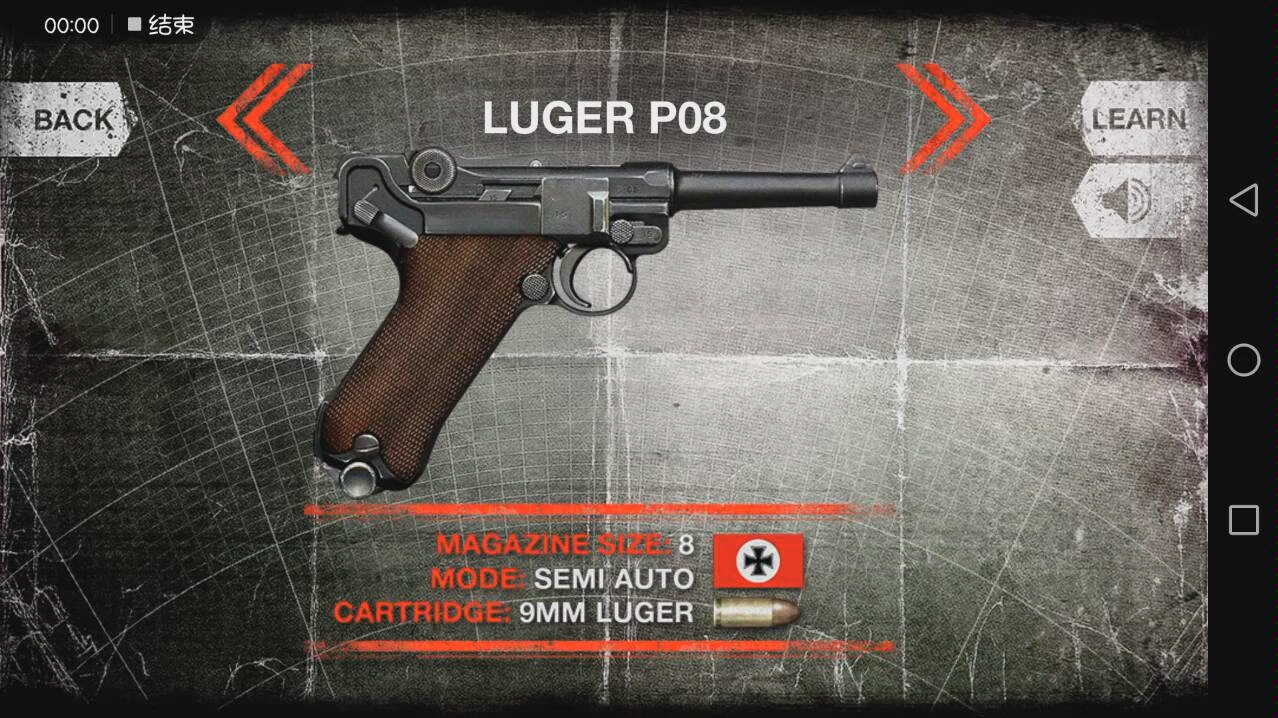
Task: Open the LEARN info page
Action: pyautogui.click(x=1138, y=119)
